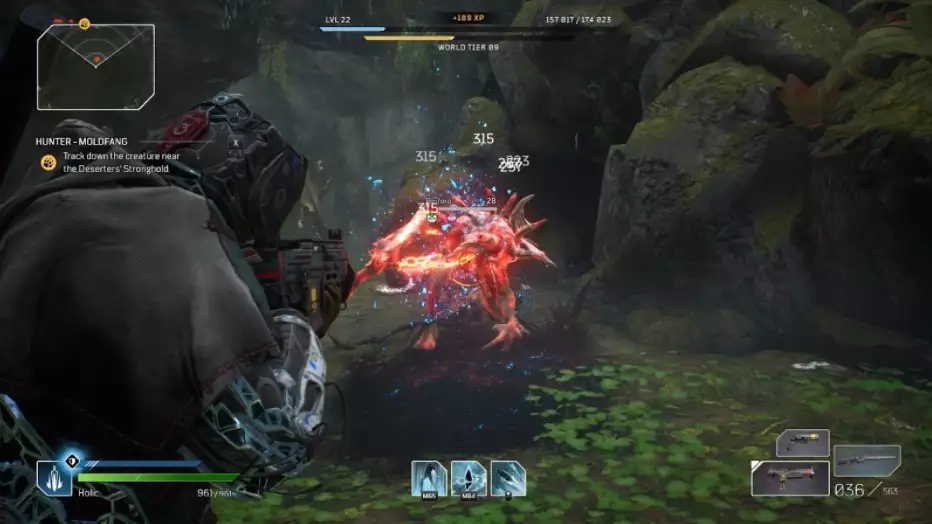The height and width of the screenshot is (524, 932).
Task: Click the paw hunt marker on minimap
Action: point(84,24)
